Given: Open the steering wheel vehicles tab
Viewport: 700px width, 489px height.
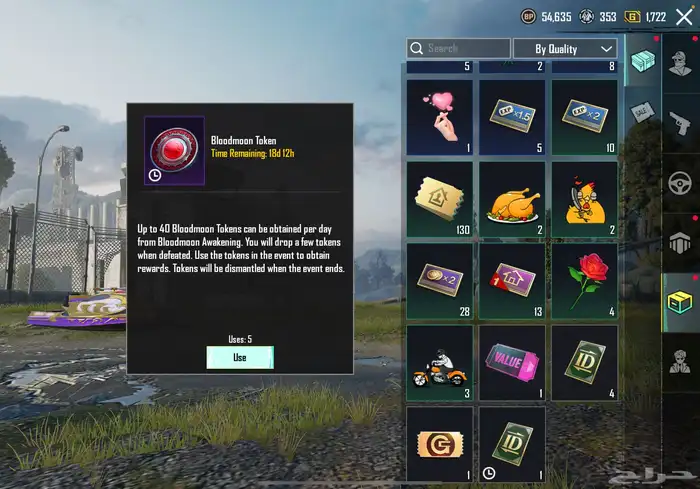Looking at the screenshot, I should coord(680,184).
